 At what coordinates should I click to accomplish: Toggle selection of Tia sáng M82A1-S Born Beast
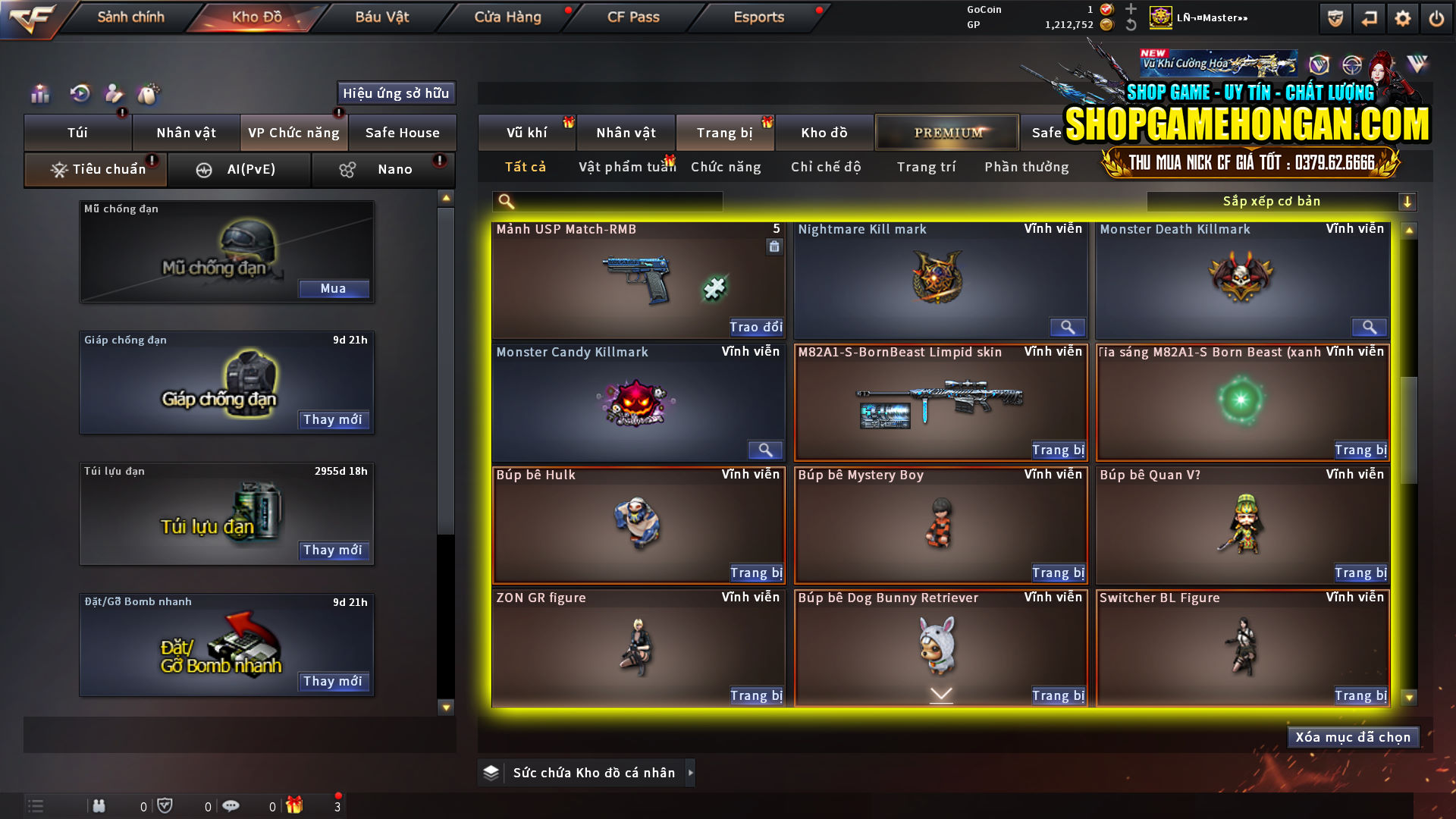point(1242,402)
